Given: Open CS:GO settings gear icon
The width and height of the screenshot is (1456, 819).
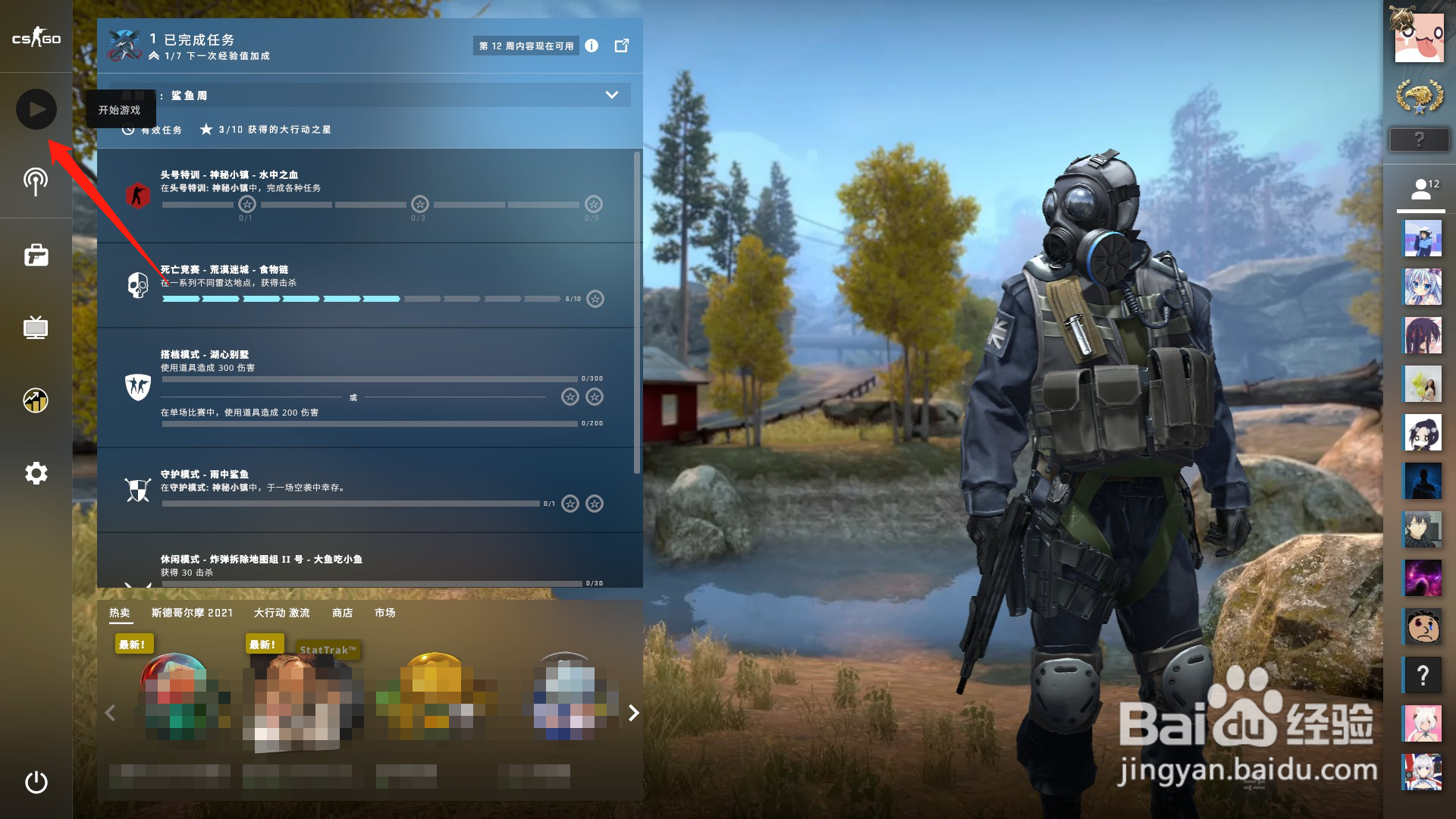Looking at the screenshot, I should (36, 473).
